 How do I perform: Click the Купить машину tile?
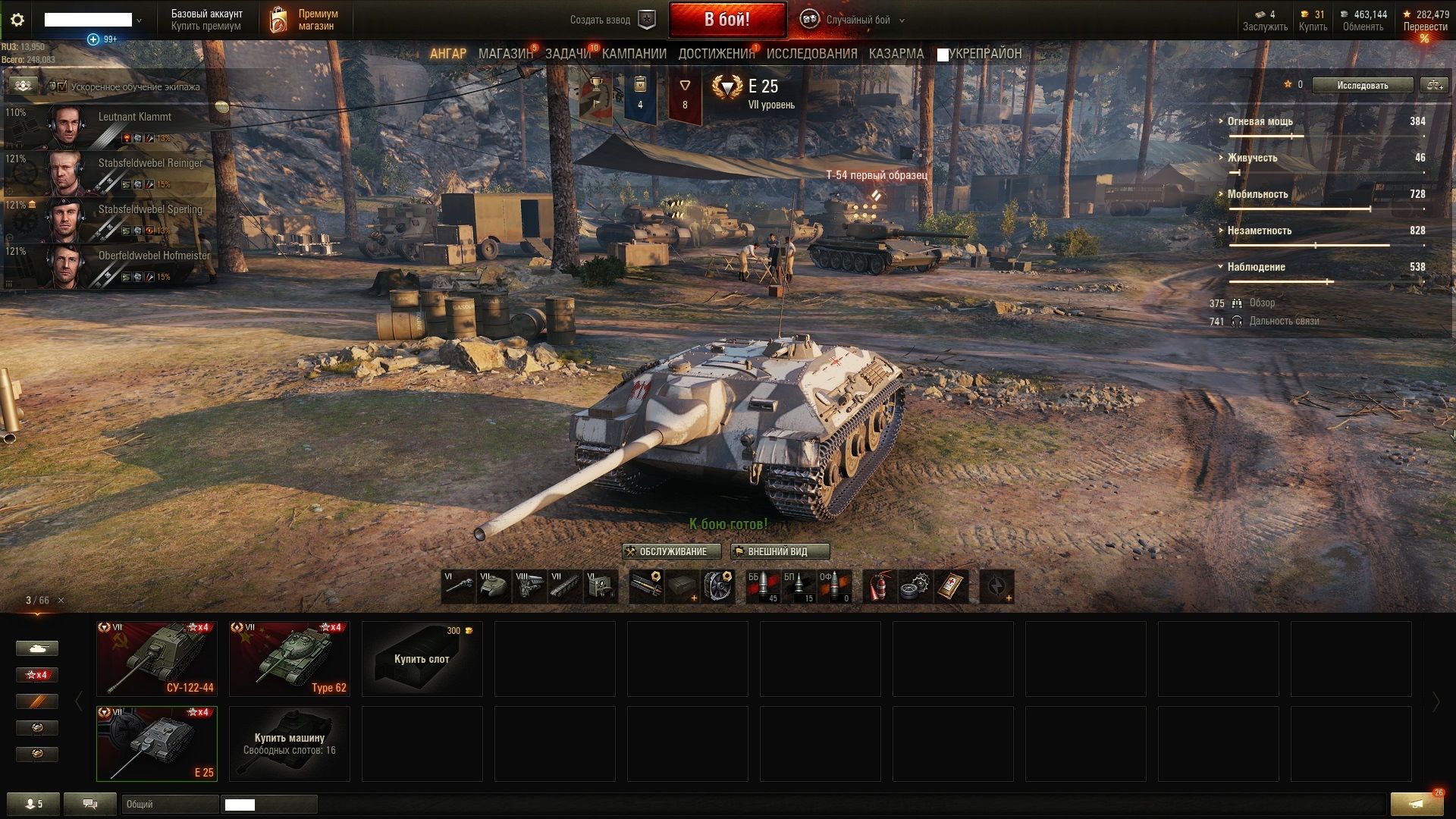pos(290,743)
